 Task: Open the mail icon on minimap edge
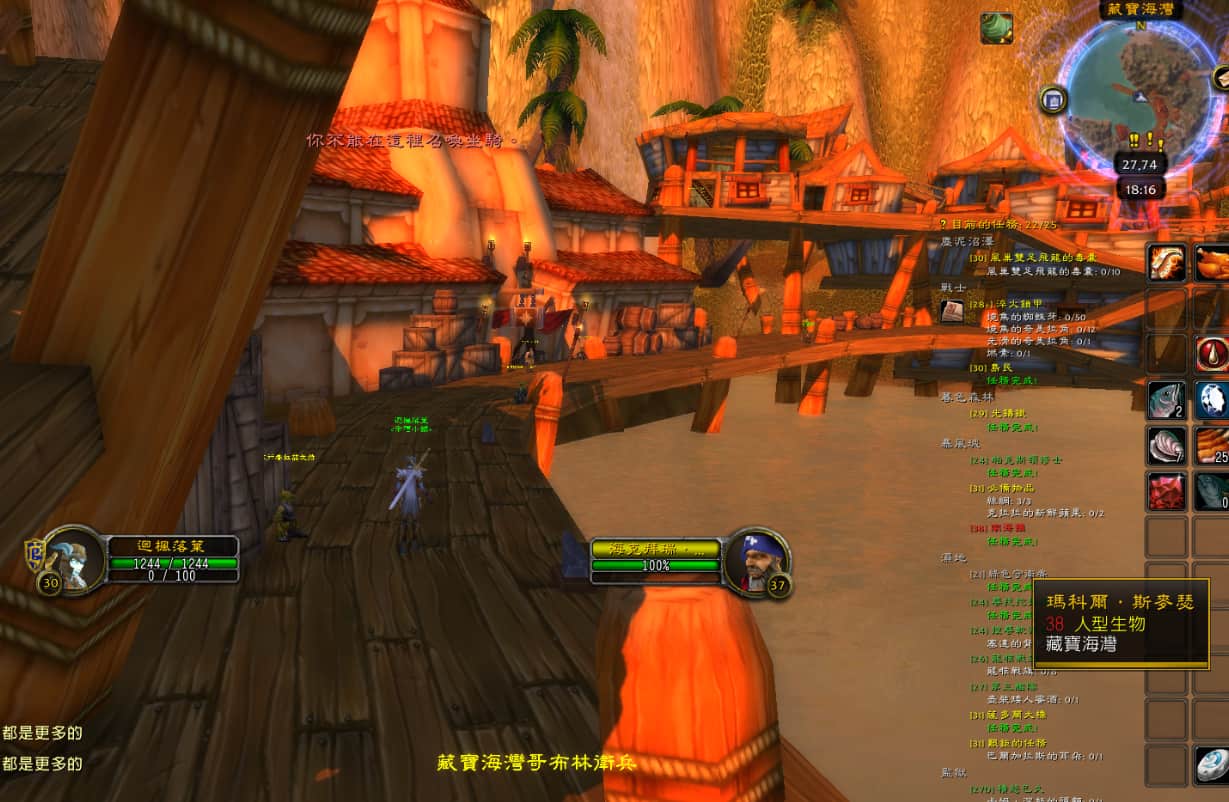point(1221,78)
